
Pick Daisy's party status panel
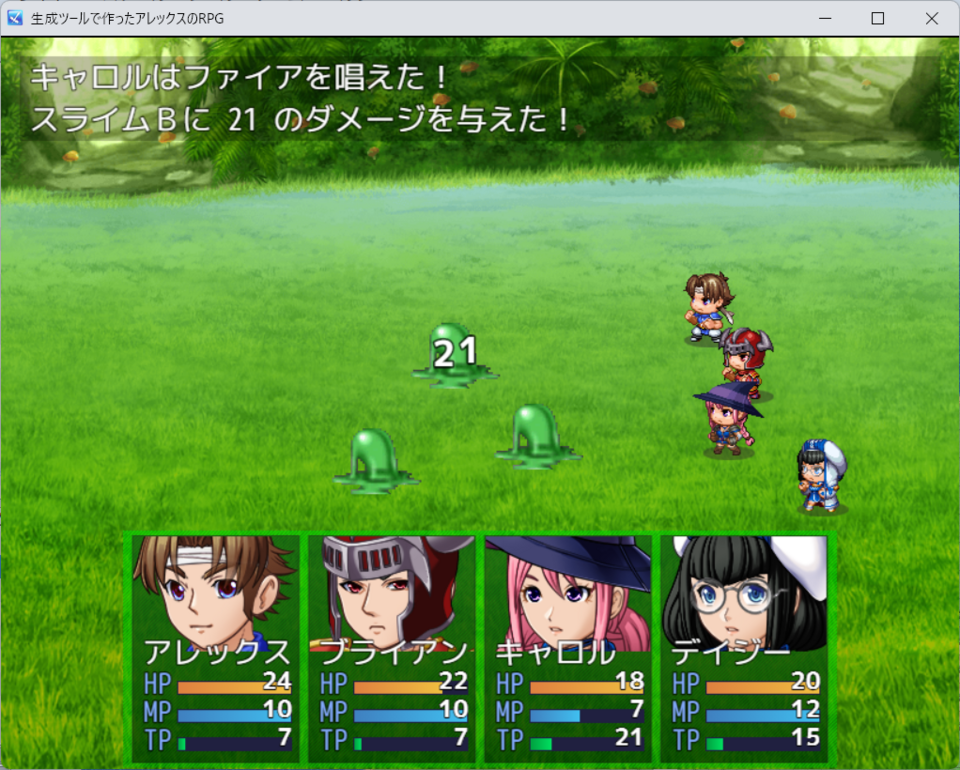[744, 647]
